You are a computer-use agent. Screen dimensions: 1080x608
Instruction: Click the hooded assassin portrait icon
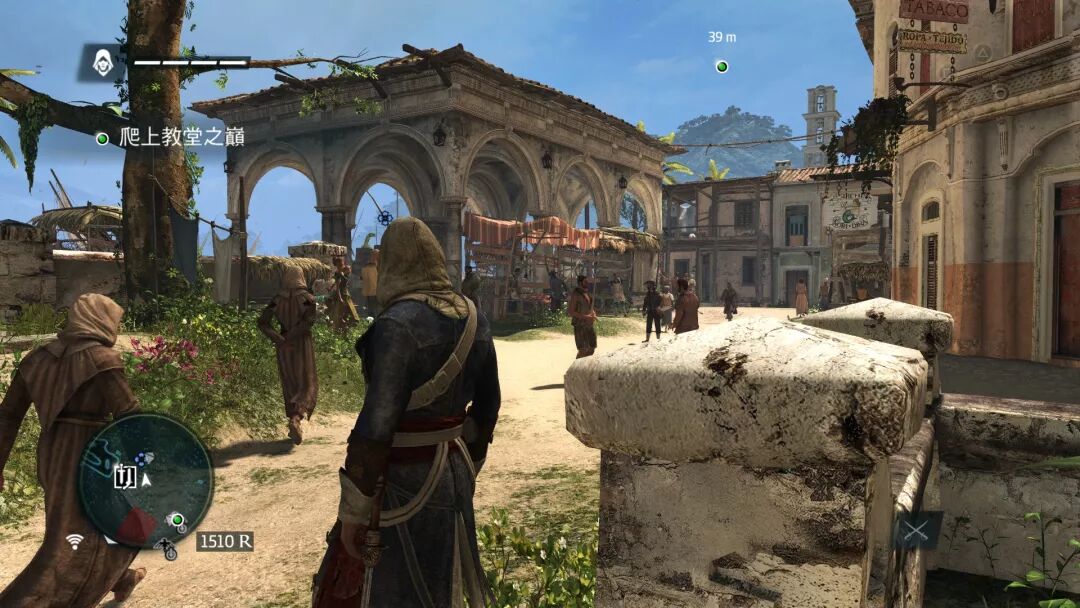click(102, 62)
